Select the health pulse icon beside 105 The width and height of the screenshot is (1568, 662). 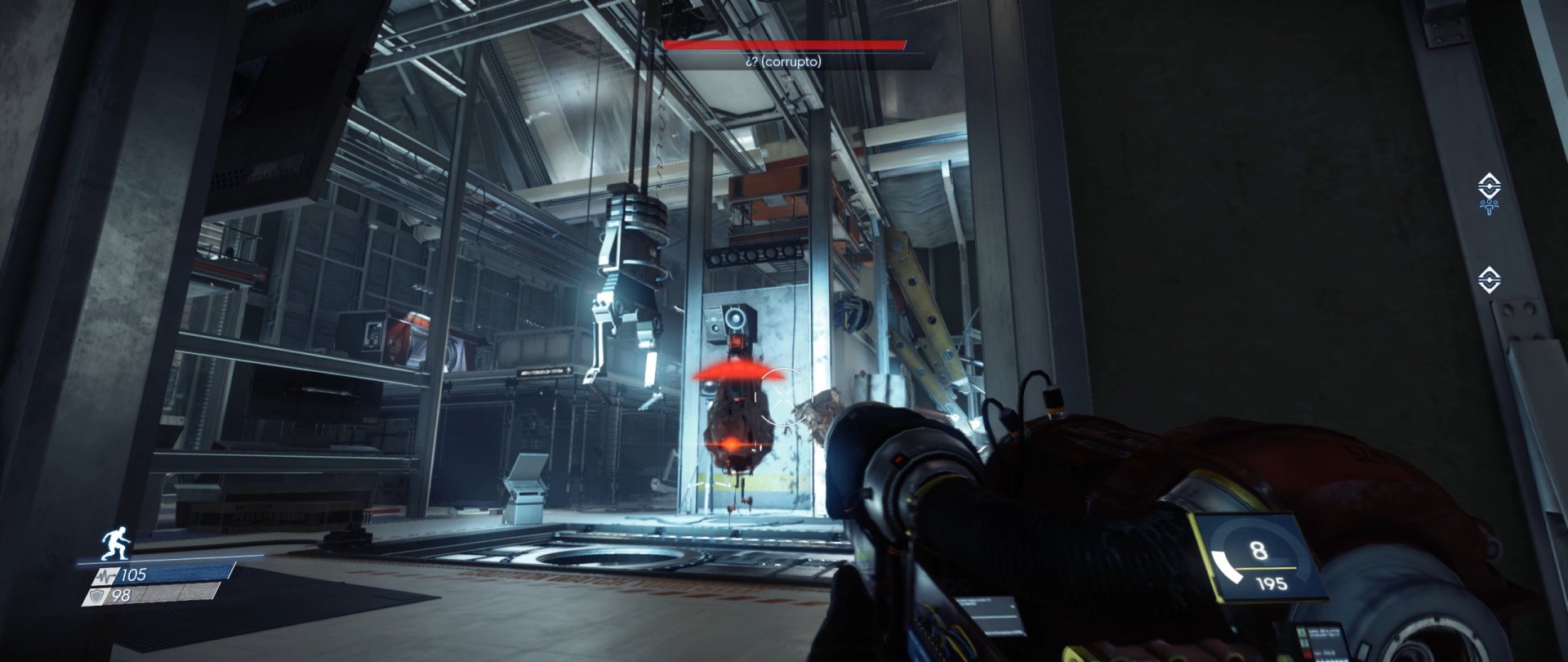[x=105, y=575]
